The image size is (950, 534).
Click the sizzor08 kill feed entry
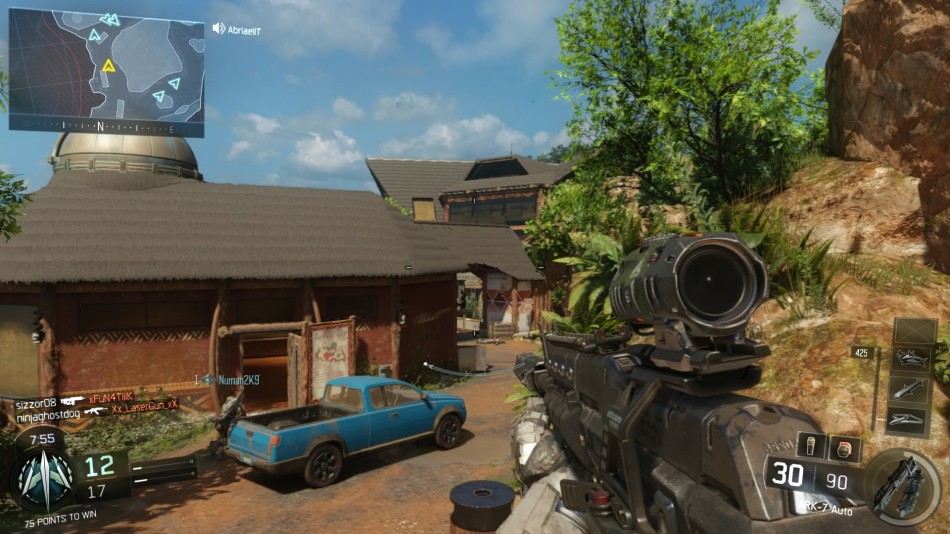[x=90, y=400]
